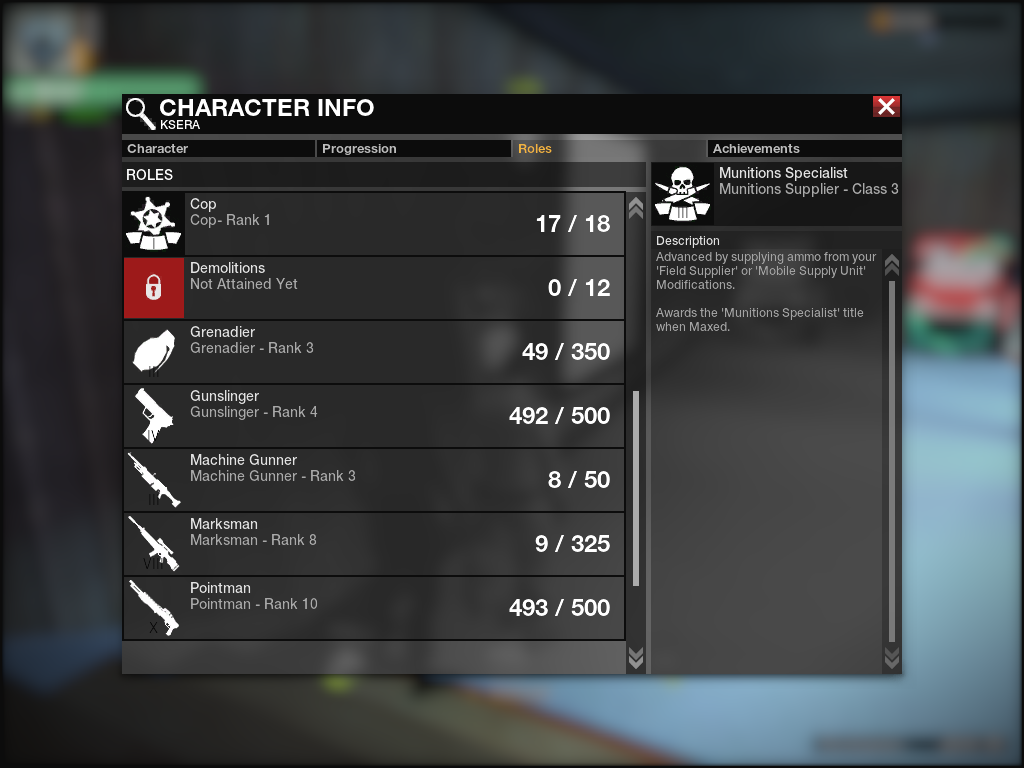
Task: Click the roles list scroll-up arrow
Action: coord(636,208)
